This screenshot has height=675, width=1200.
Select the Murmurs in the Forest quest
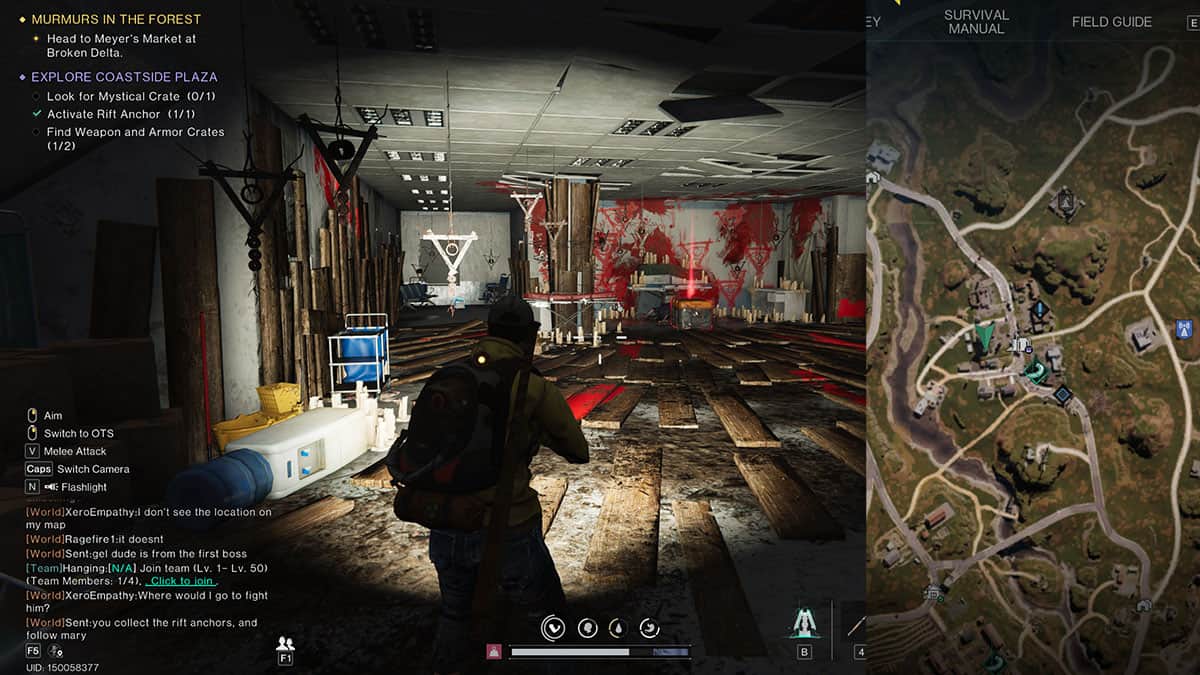[x=115, y=19]
